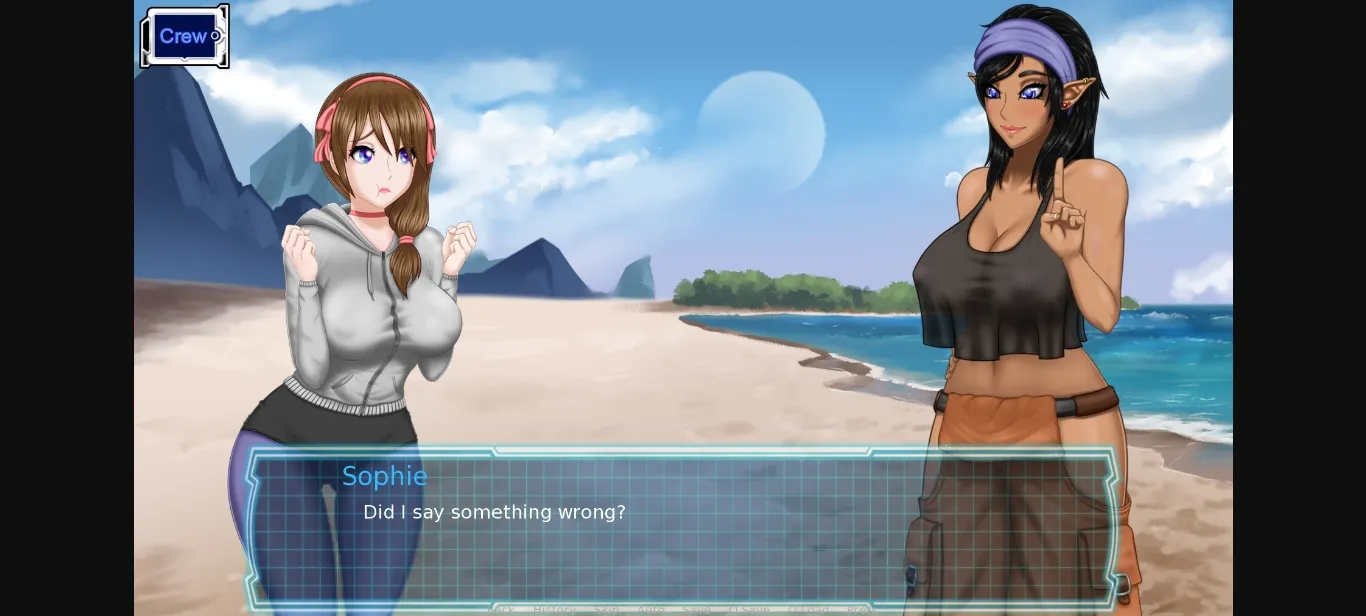Image resolution: width=1366 pixels, height=616 pixels.
Task: Open the Save game screen
Action: pyautogui.click(x=696, y=609)
